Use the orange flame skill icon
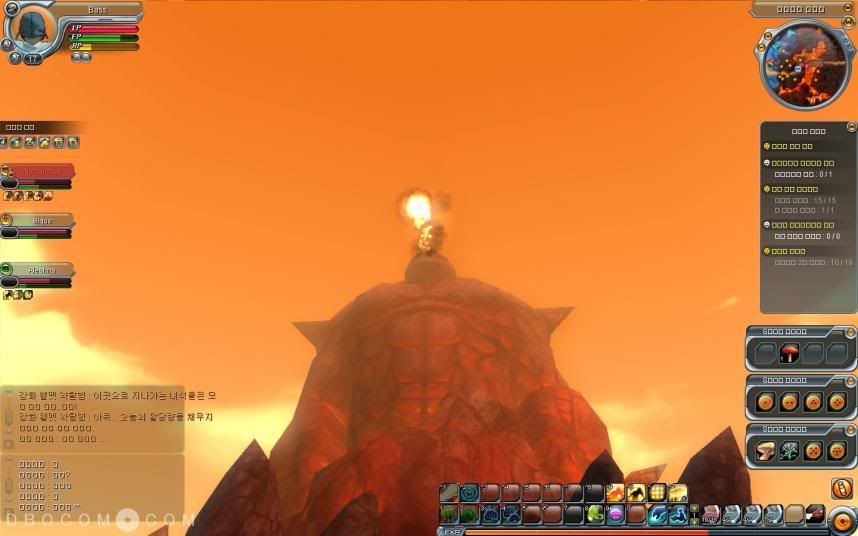Image resolution: width=858 pixels, height=536 pixels. (616, 493)
